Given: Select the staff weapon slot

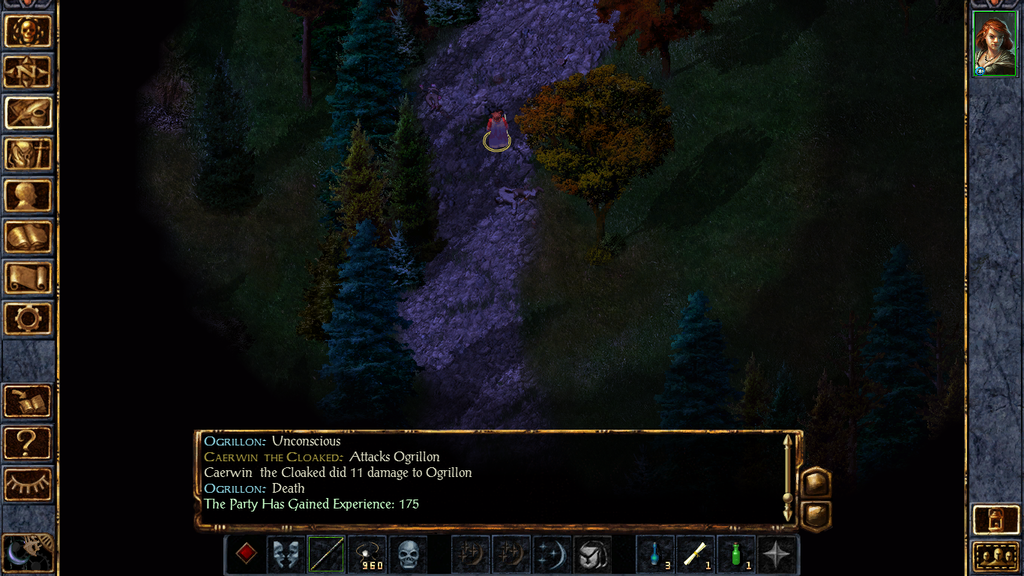Looking at the screenshot, I should pos(327,554).
